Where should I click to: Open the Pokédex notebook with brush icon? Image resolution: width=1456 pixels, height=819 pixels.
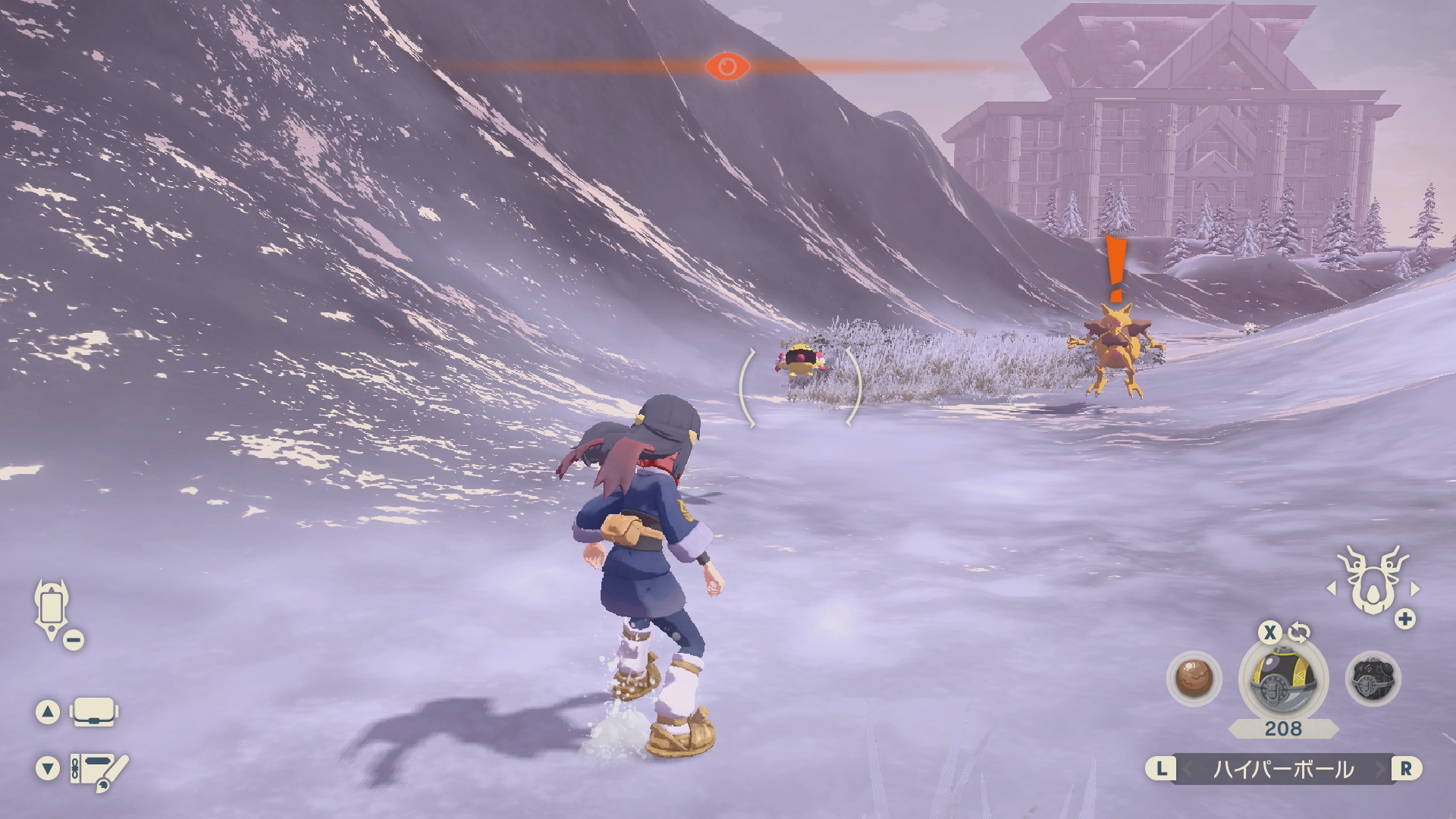(99, 769)
